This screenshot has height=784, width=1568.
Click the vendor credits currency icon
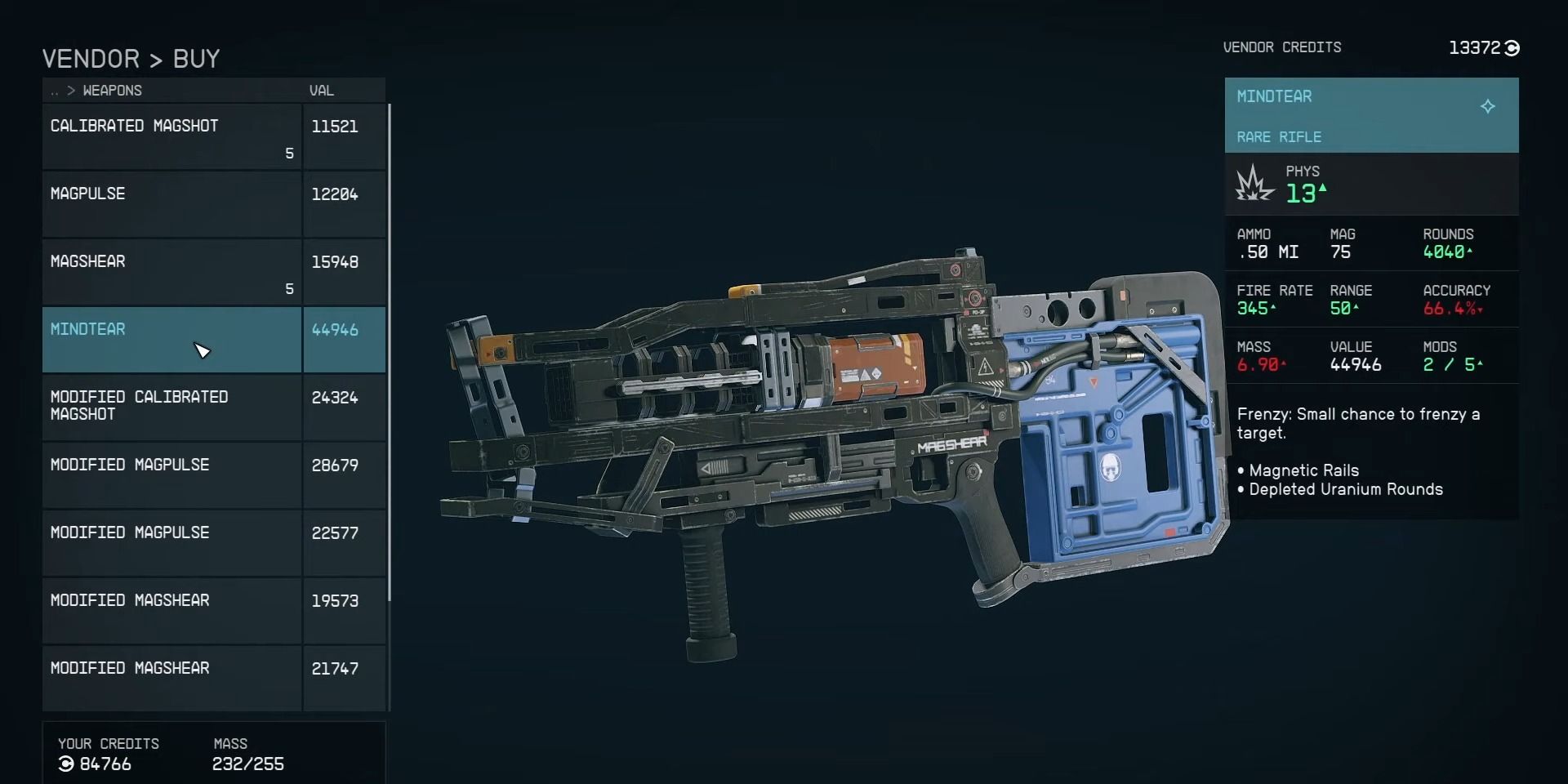tap(1510, 47)
